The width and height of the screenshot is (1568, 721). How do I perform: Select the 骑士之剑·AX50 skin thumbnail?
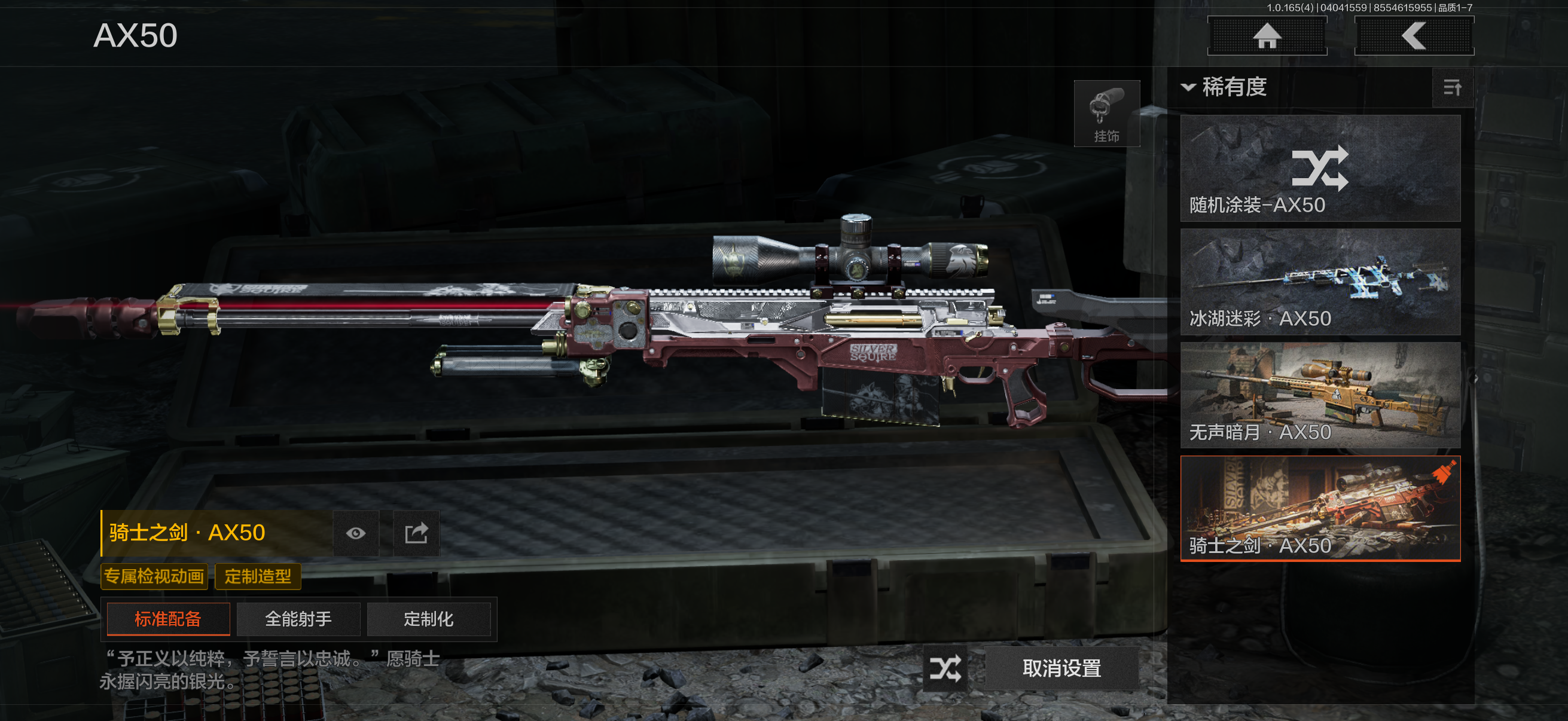1320,509
